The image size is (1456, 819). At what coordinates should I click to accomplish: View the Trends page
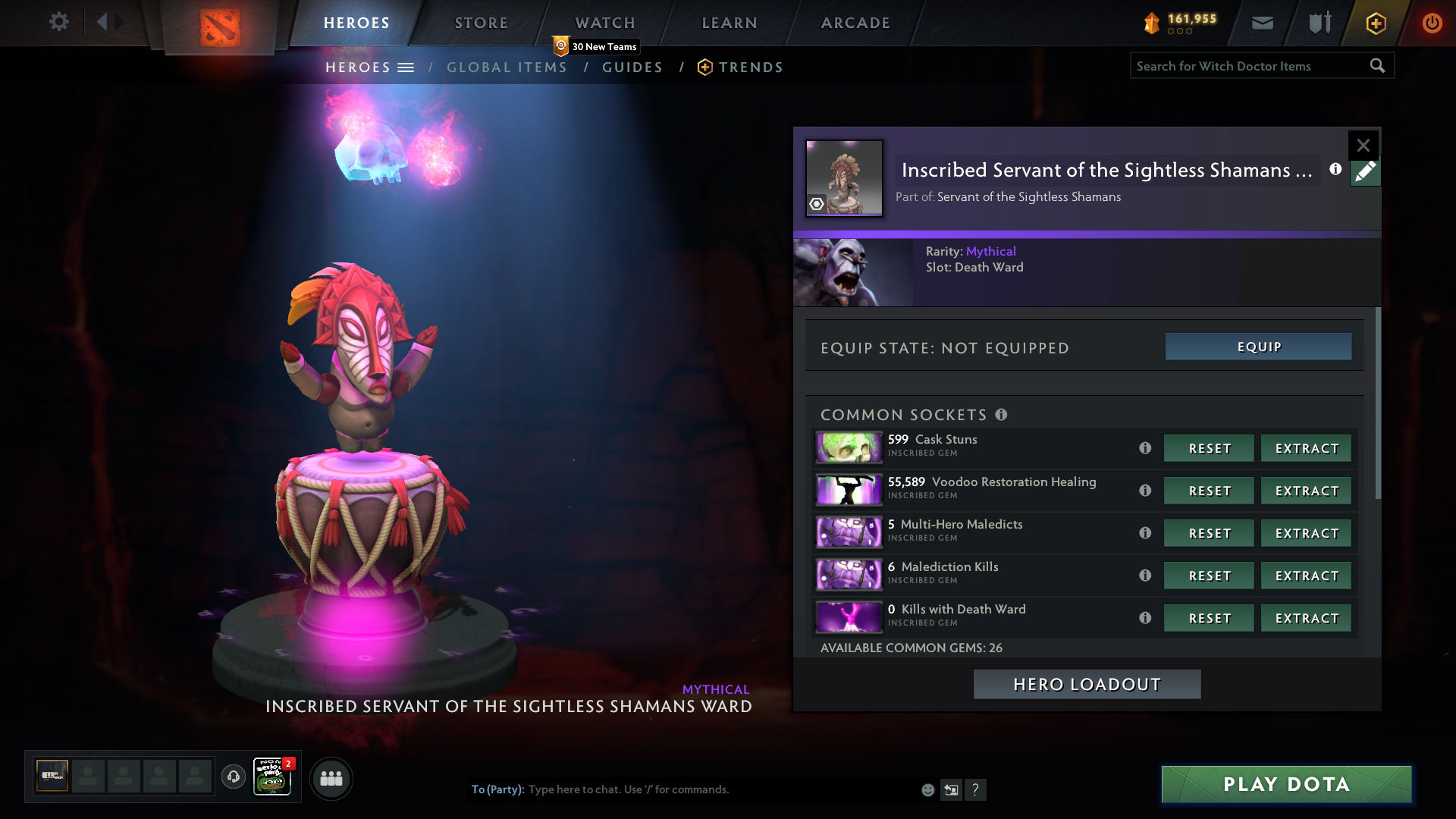coord(750,67)
